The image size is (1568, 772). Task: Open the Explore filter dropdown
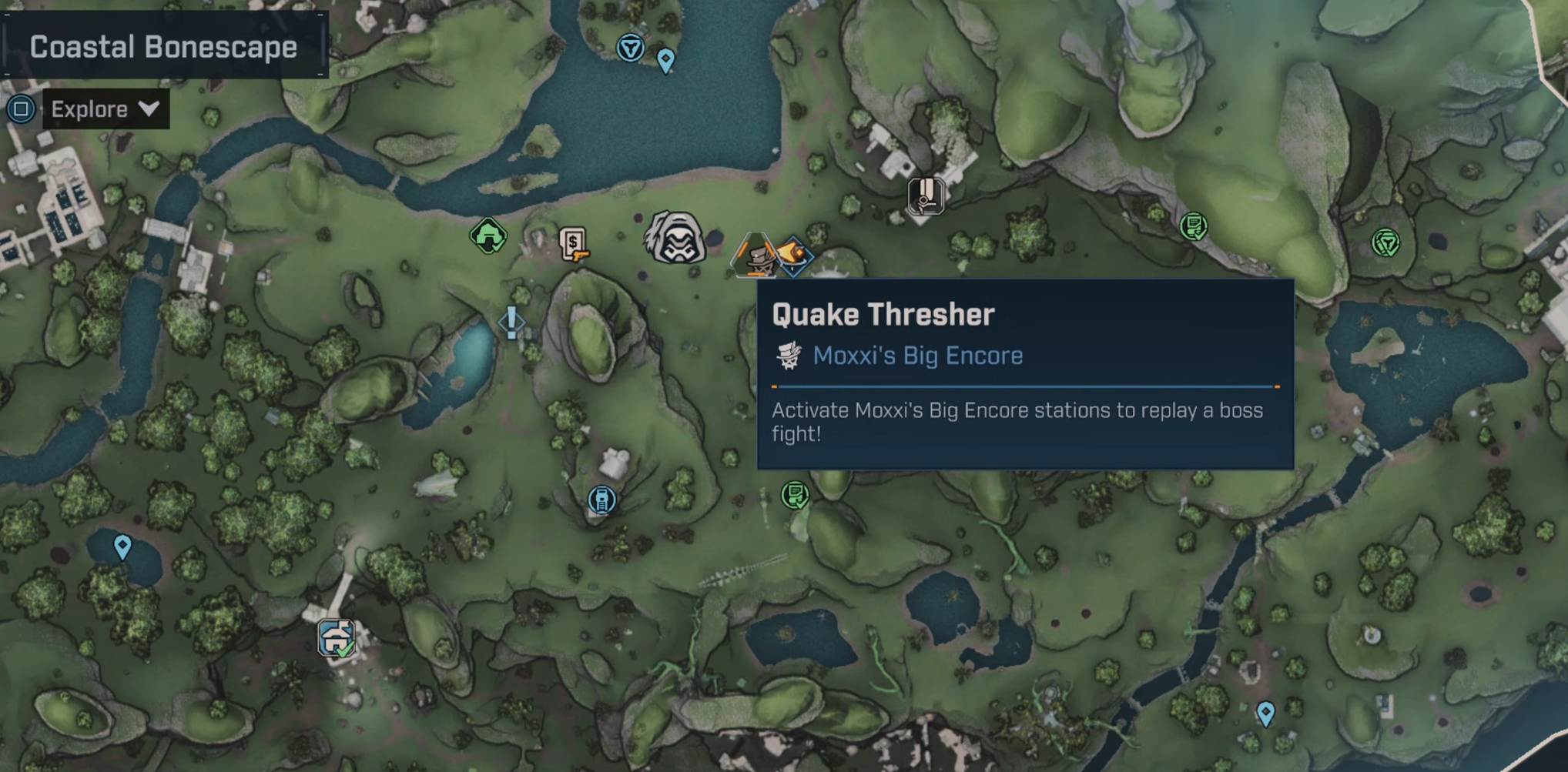pyautogui.click(x=105, y=109)
